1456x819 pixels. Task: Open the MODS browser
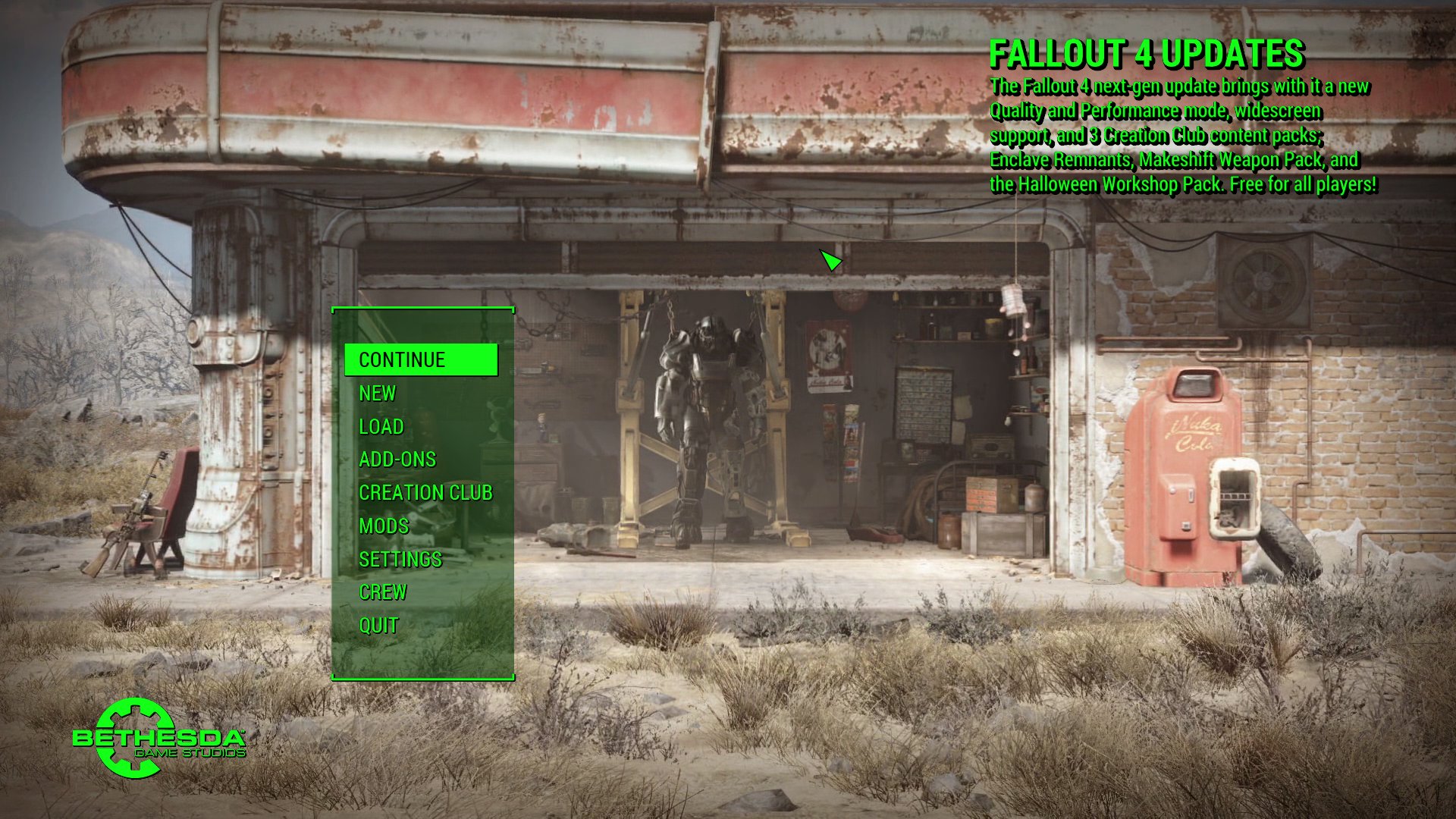pyautogui.click(x=383, y=526)
